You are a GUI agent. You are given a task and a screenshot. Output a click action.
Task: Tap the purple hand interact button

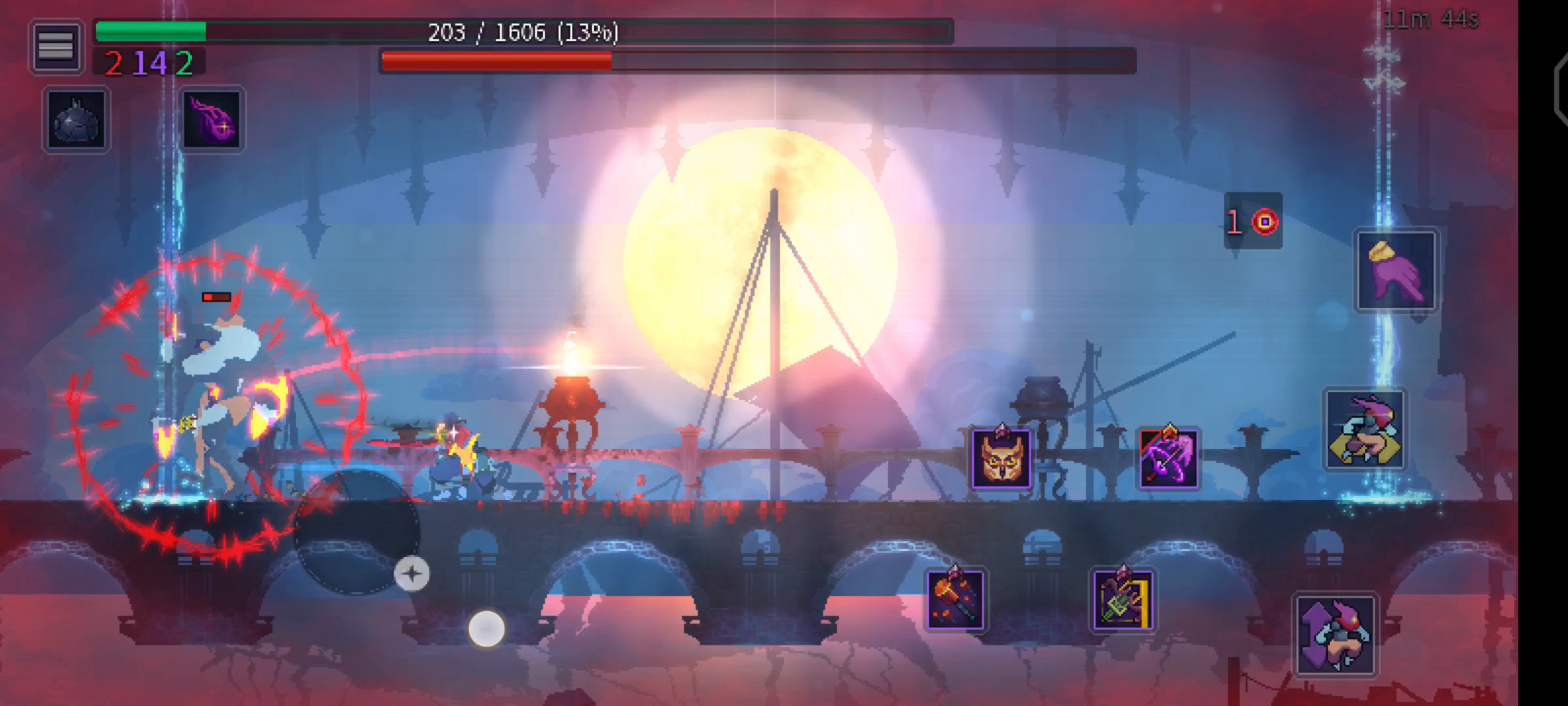tap(1396, 270)
